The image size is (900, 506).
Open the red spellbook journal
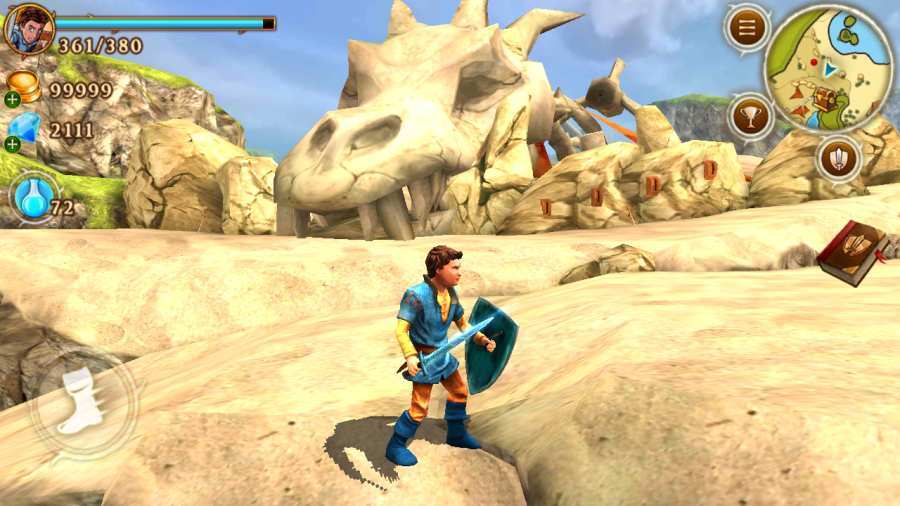pos(852,252)
